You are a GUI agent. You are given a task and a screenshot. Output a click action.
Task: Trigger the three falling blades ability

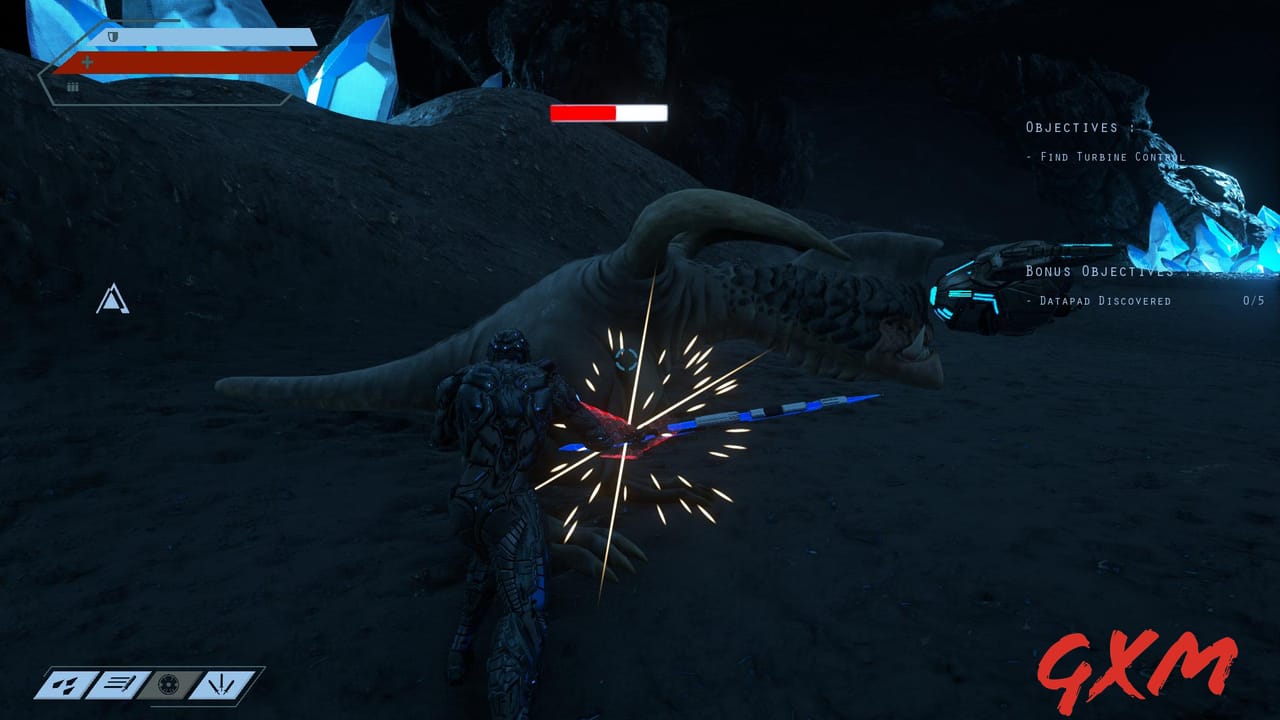[221, 685]
